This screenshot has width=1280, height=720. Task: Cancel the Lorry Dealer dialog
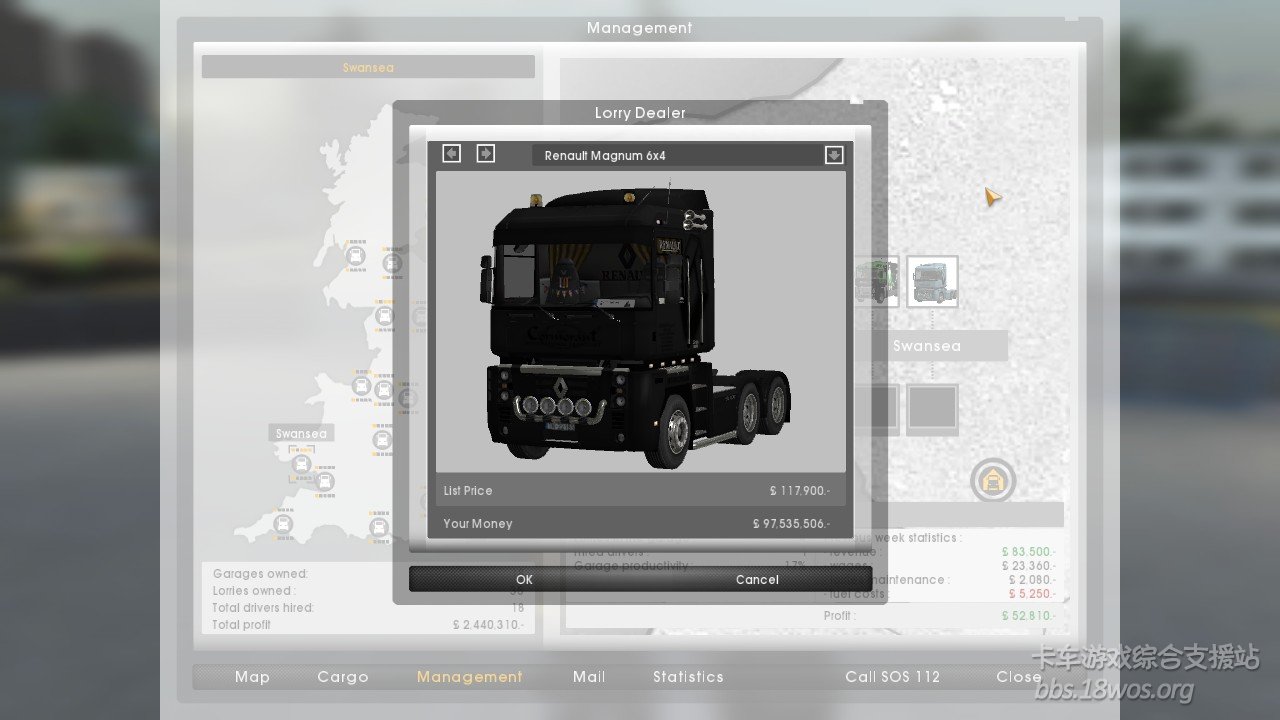[x=757, y=579]
